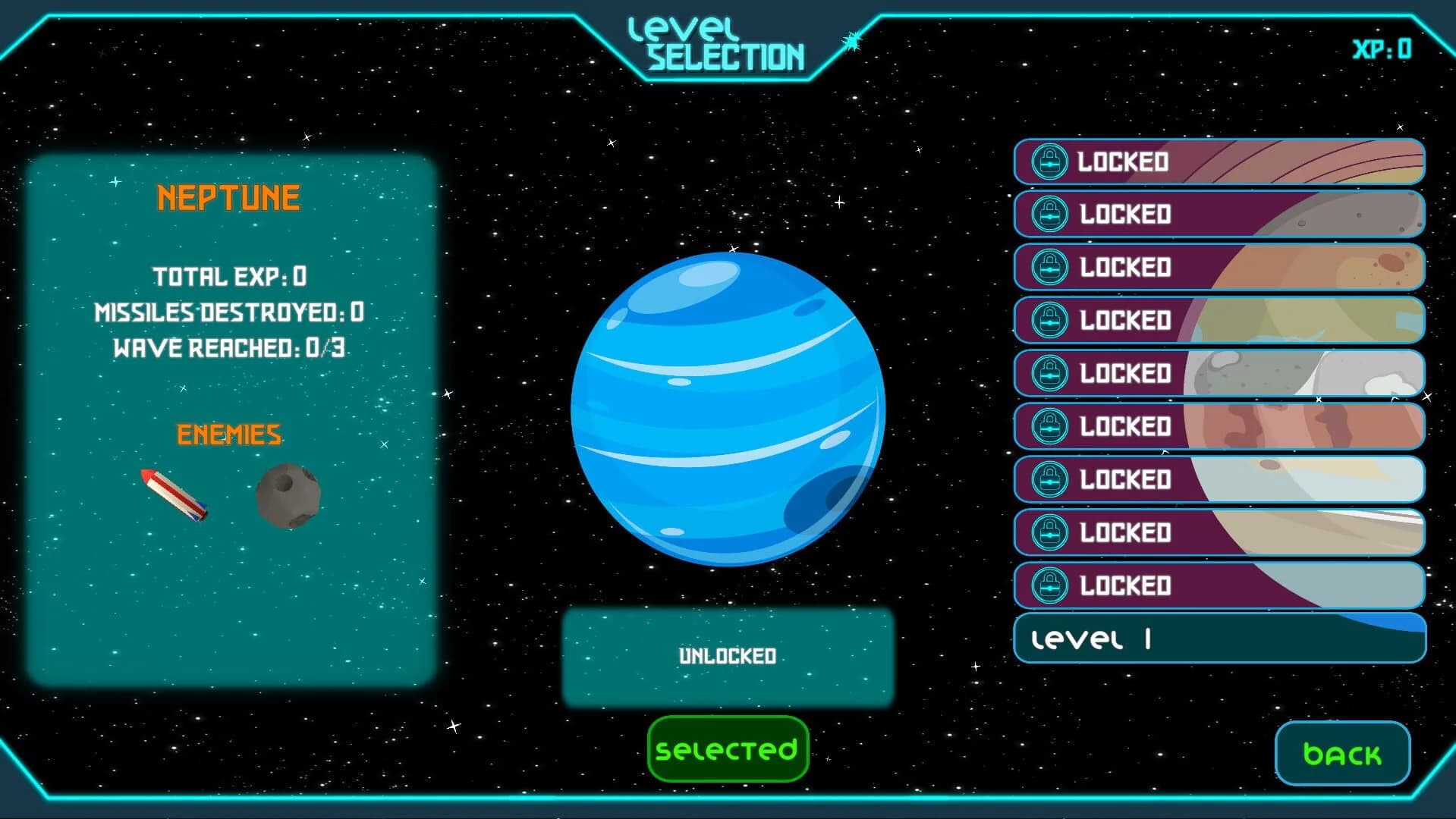The height and width of the screenshot is (819, 1456).
Task: Click the Missiles Destroyed stat line
Action: pyautogui.click(x=229, y=312)
